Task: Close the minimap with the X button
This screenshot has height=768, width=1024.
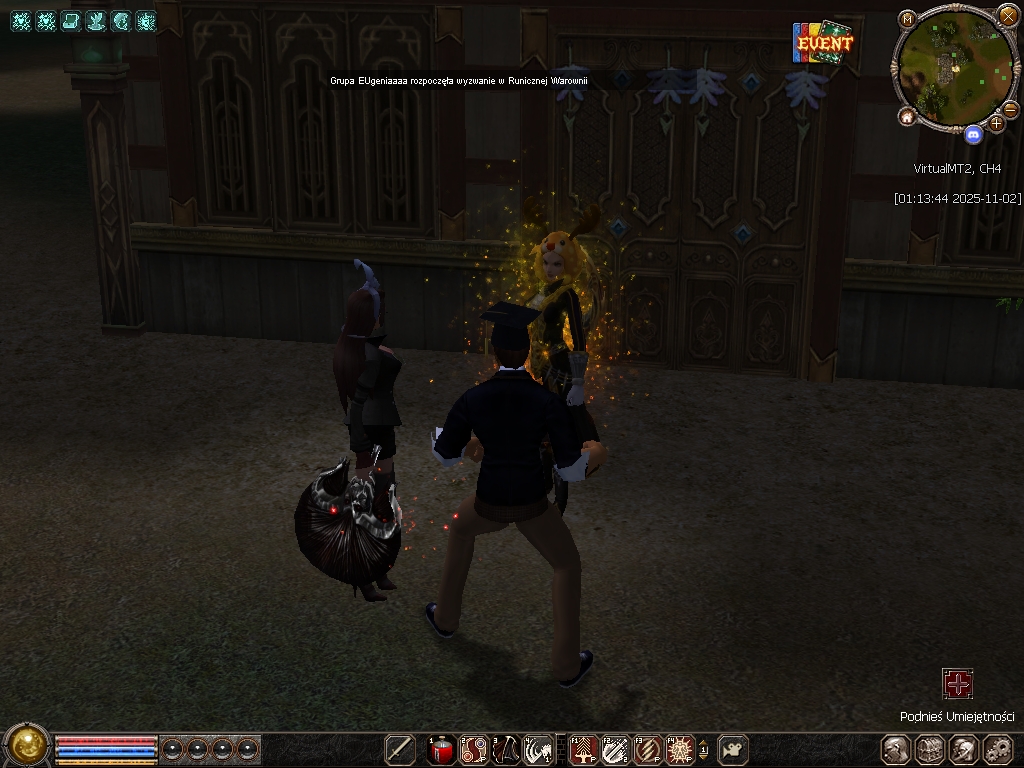Action: (1008, 17)
